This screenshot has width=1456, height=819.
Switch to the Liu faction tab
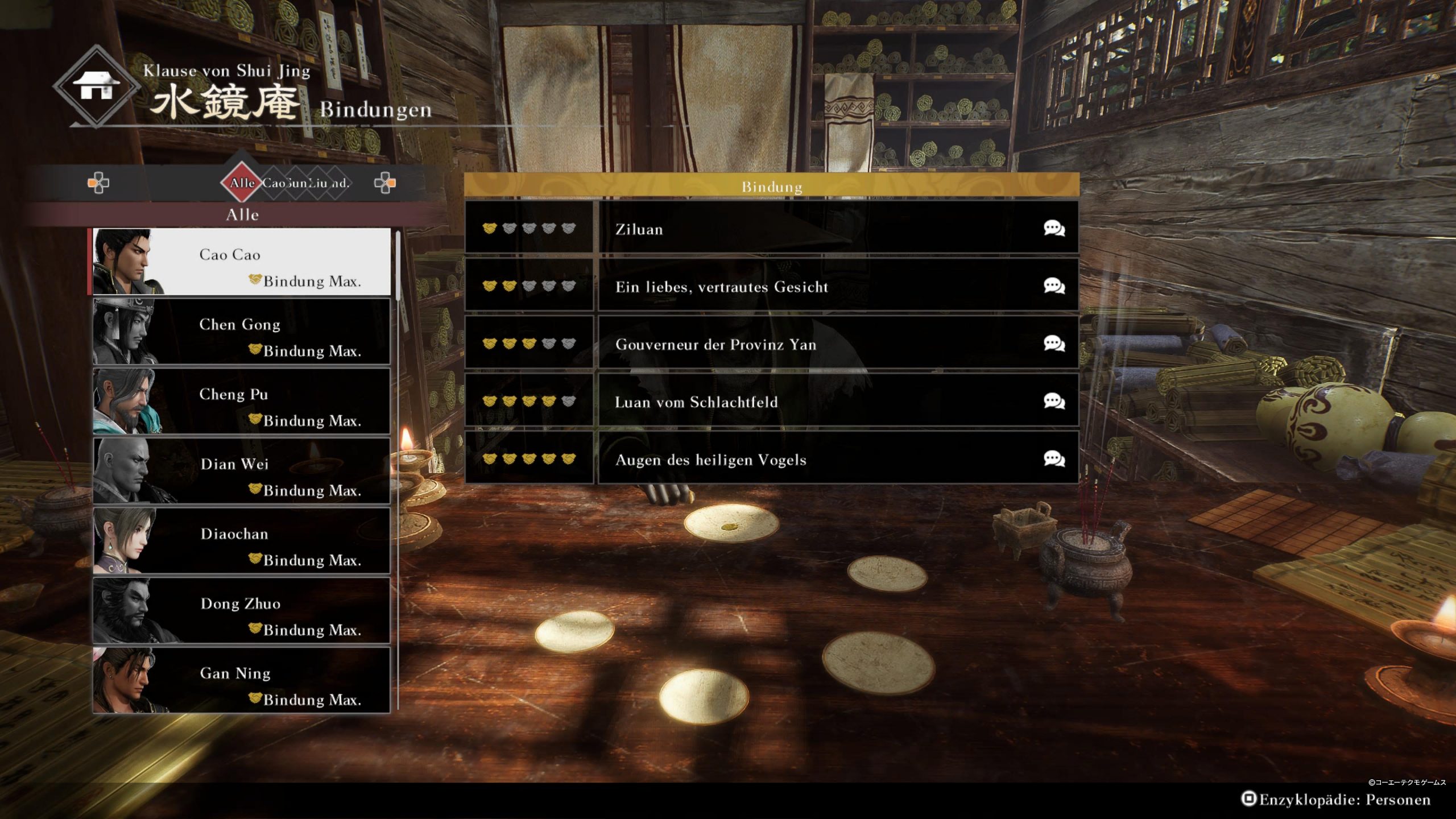tap(318, 183)
